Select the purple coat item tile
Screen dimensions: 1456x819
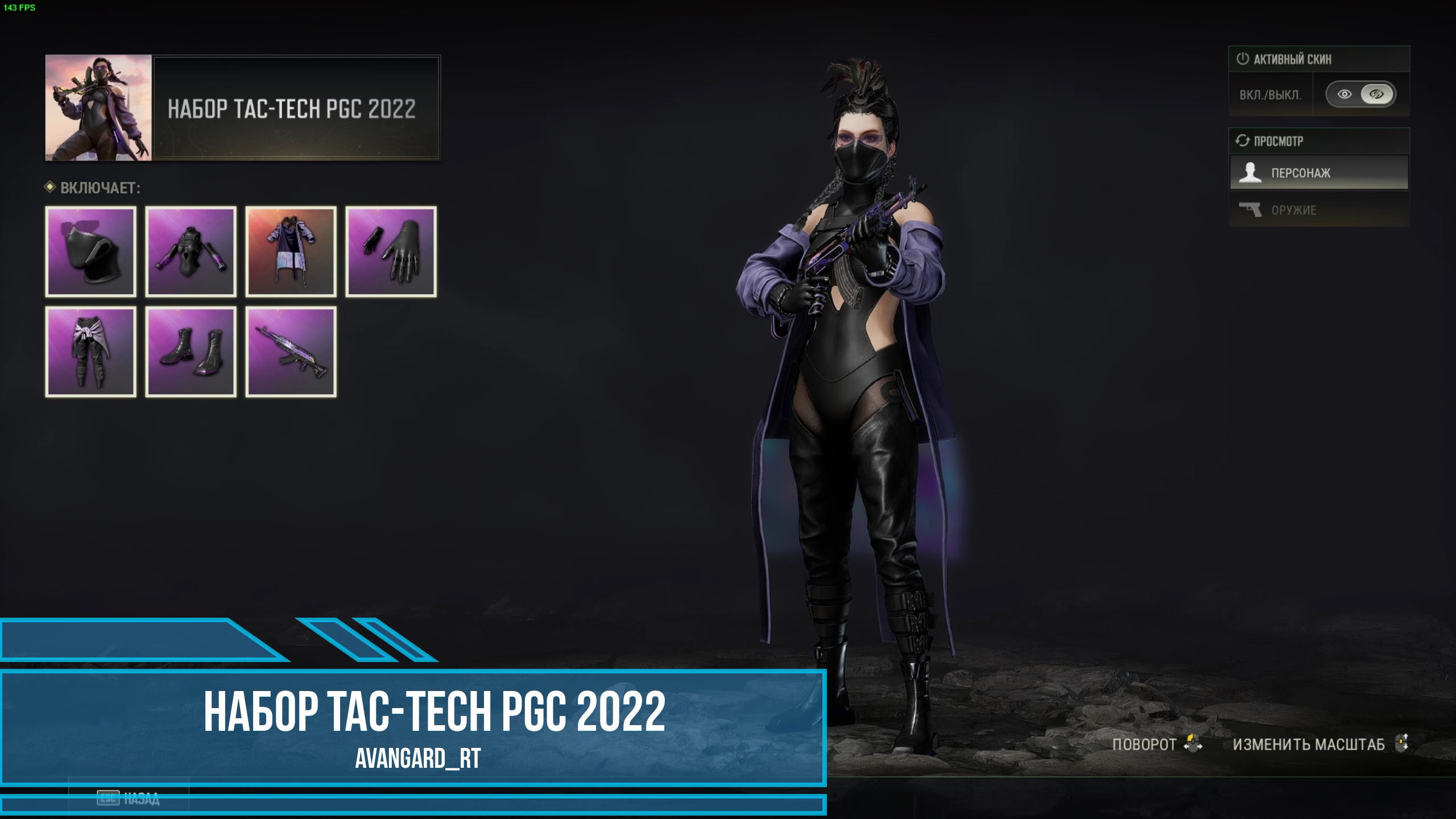[x=291, y=251]
